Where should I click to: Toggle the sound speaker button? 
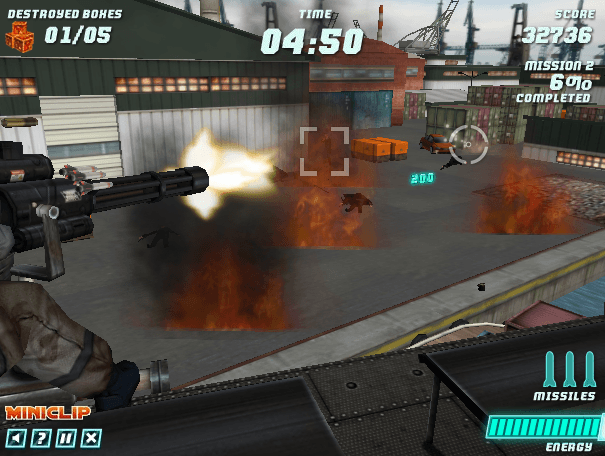[15, 438]
